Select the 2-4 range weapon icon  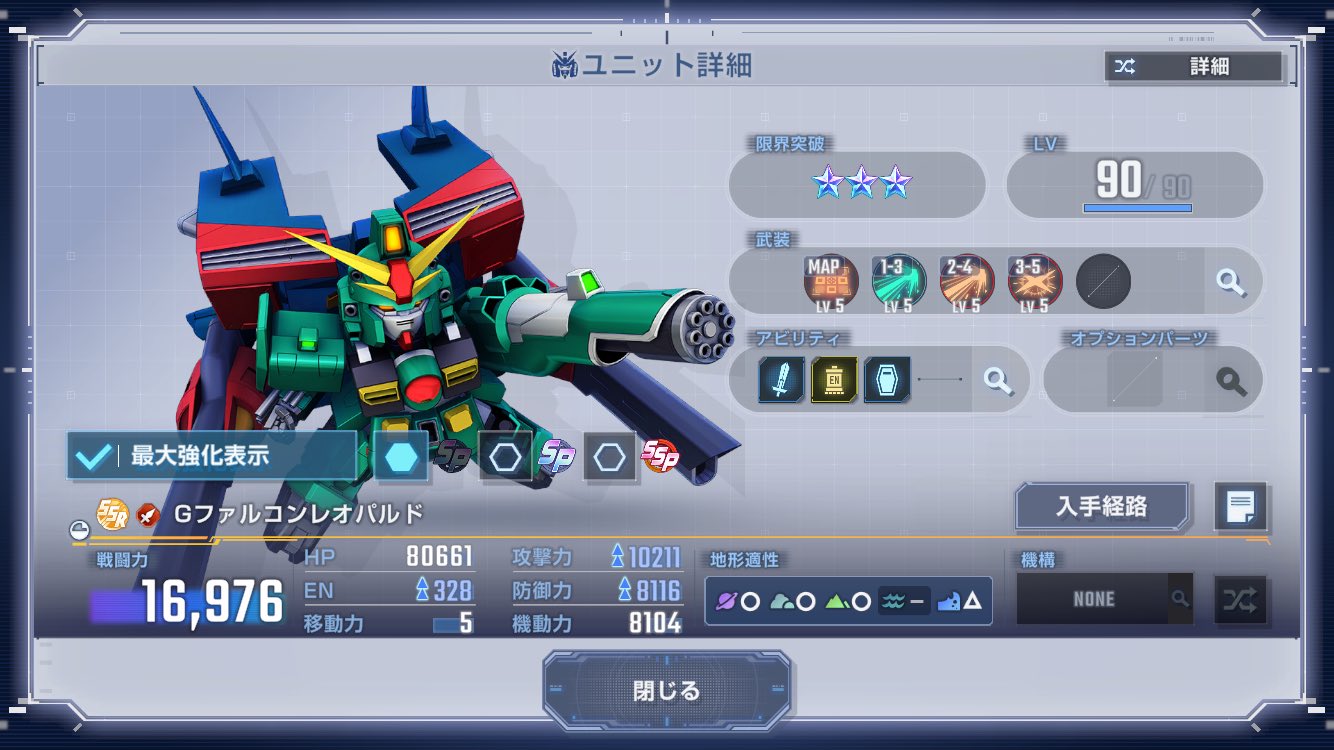[x=966, y=281]
